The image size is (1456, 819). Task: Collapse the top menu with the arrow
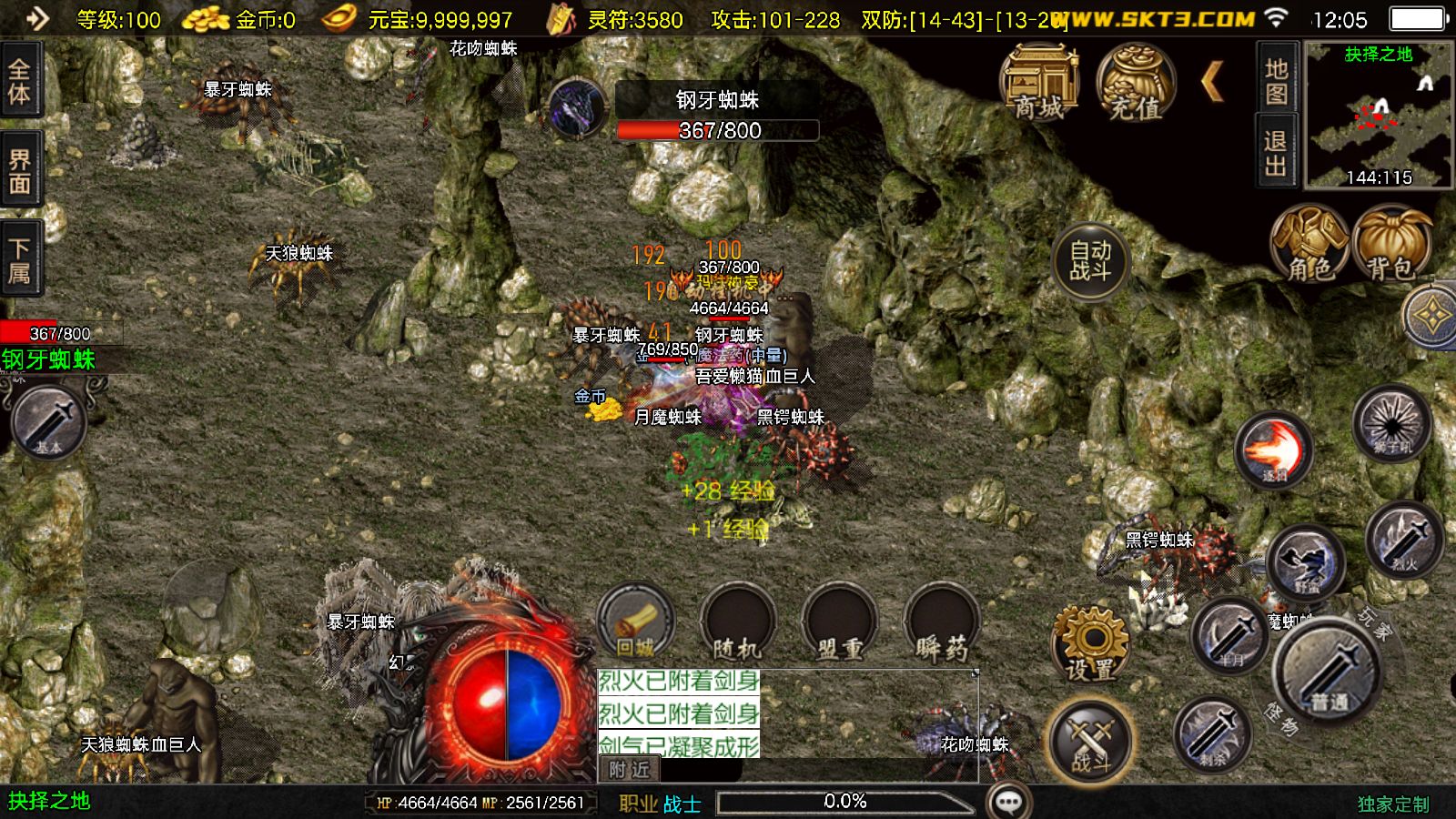click(1212, 82)
